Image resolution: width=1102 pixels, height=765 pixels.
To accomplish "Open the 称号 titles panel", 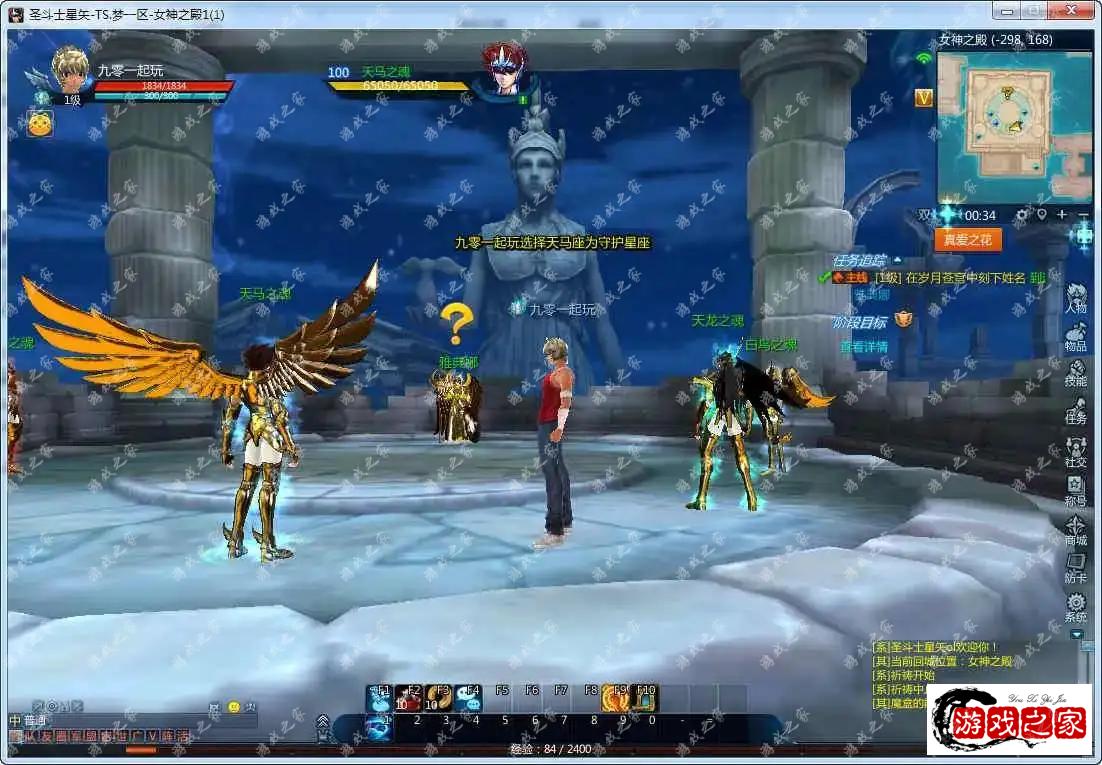I will click(x=1076, y=489).
